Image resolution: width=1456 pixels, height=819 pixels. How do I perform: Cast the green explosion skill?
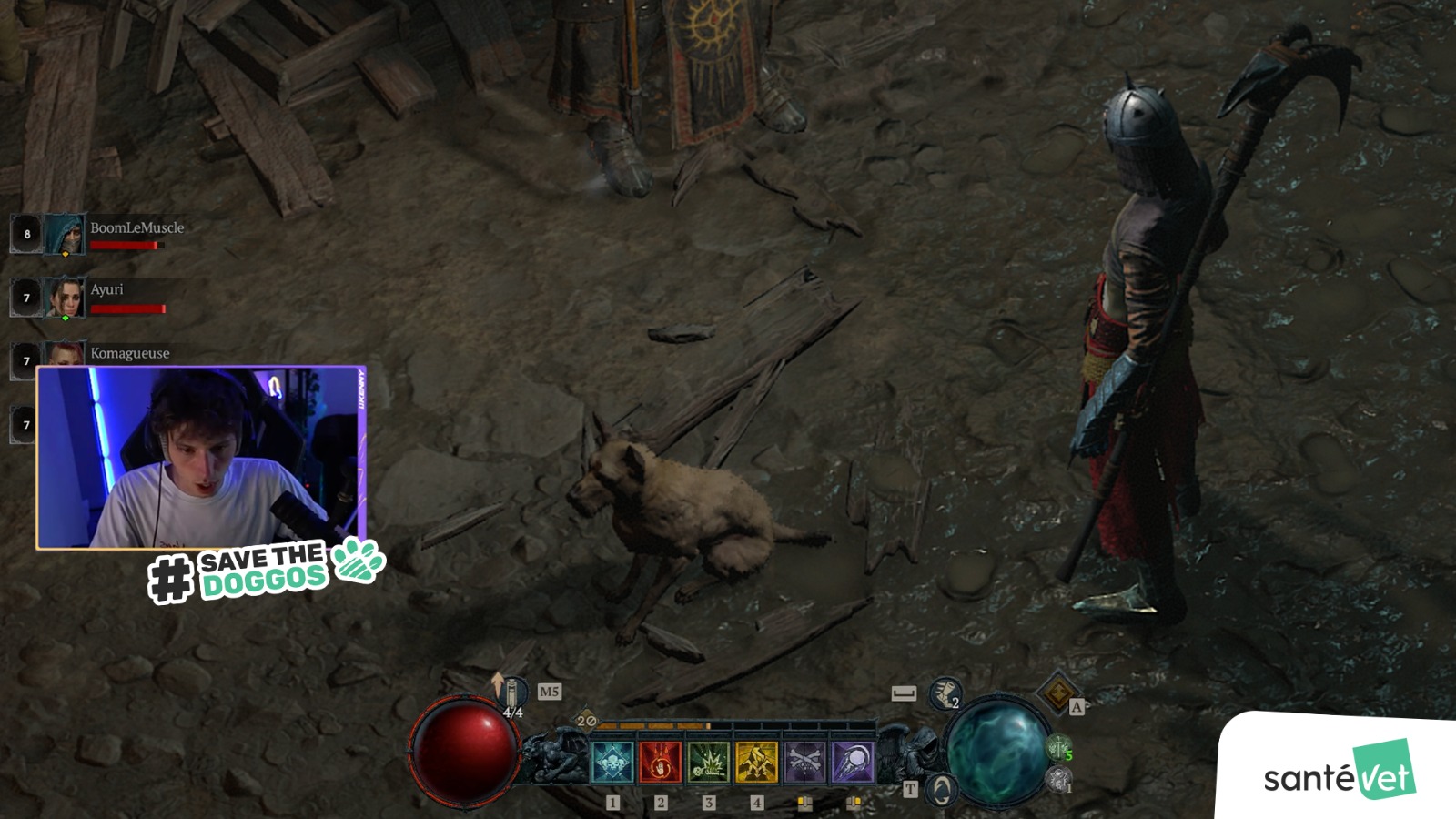(x=709, y=762)
